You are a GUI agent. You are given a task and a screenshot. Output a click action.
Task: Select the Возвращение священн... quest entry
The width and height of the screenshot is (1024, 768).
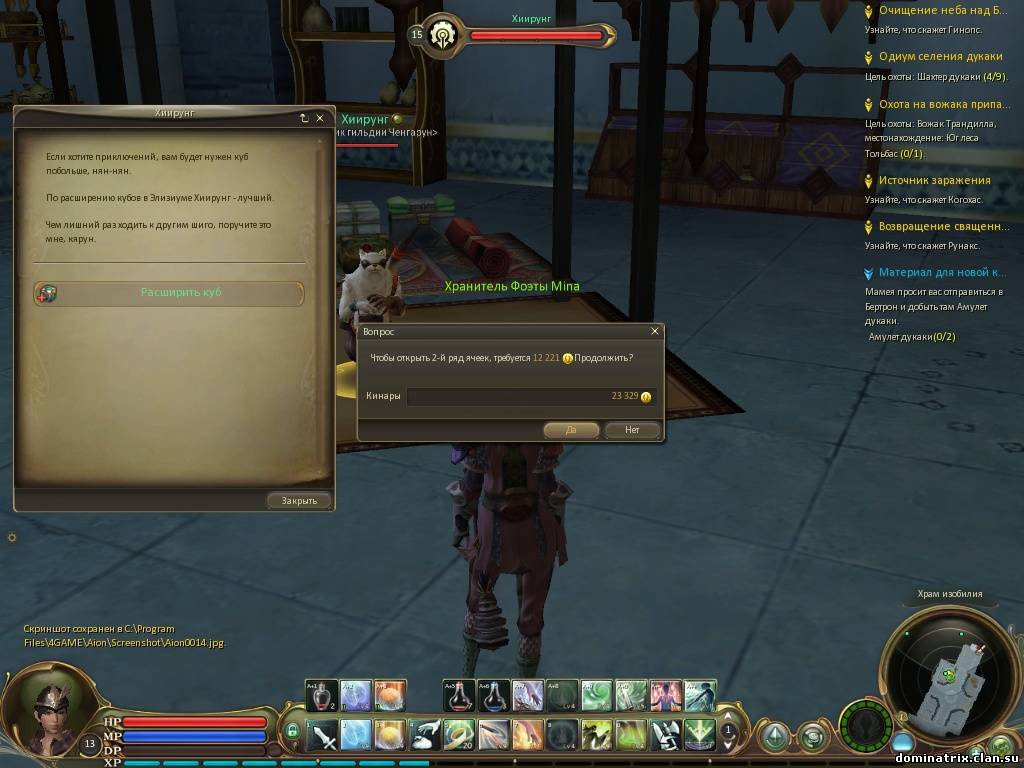pyautogui.click(x=942, y=226)
